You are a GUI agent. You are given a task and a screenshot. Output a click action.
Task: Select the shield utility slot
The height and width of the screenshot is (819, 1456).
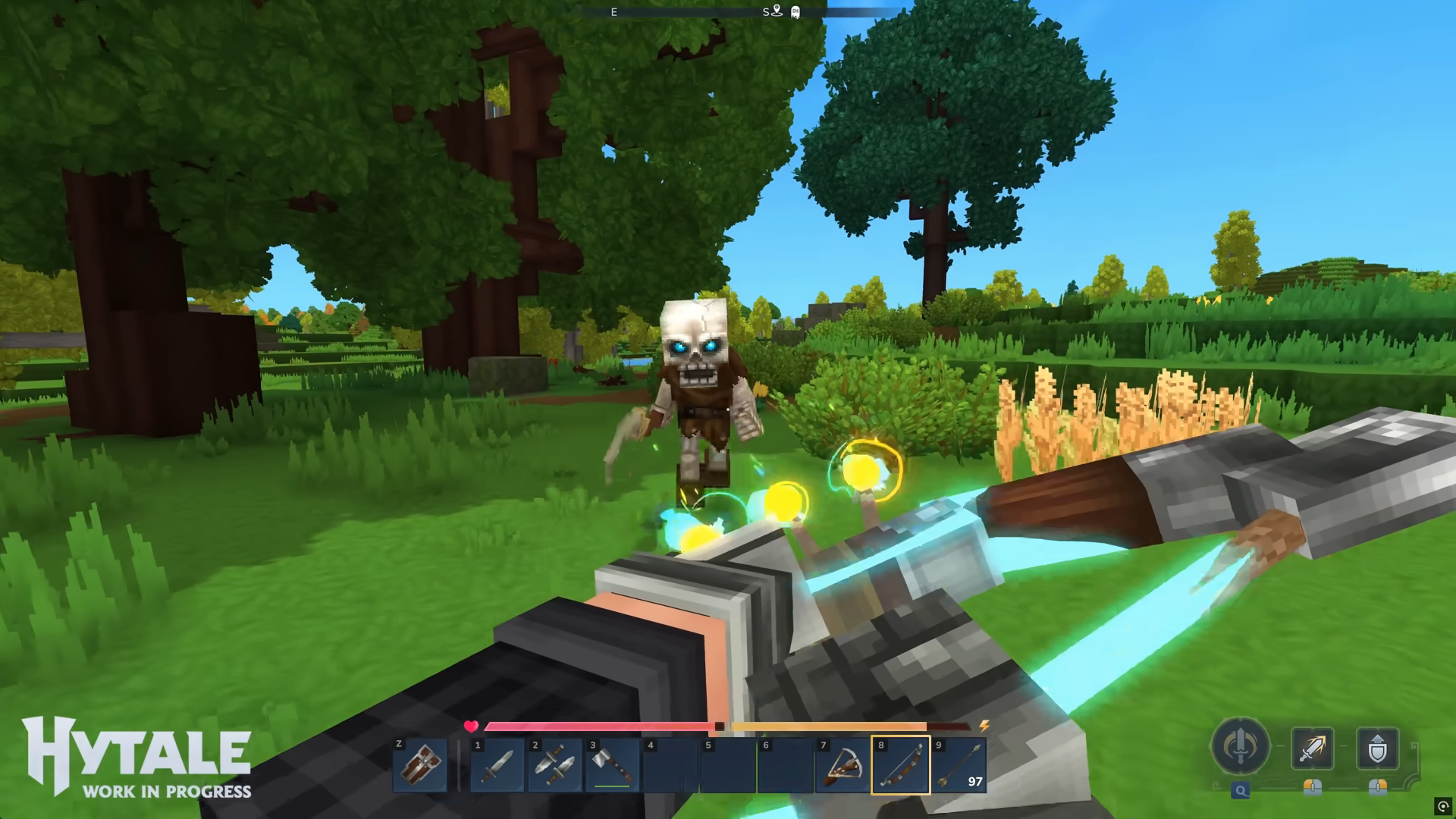pyautogui.click(x=419, y=765)
